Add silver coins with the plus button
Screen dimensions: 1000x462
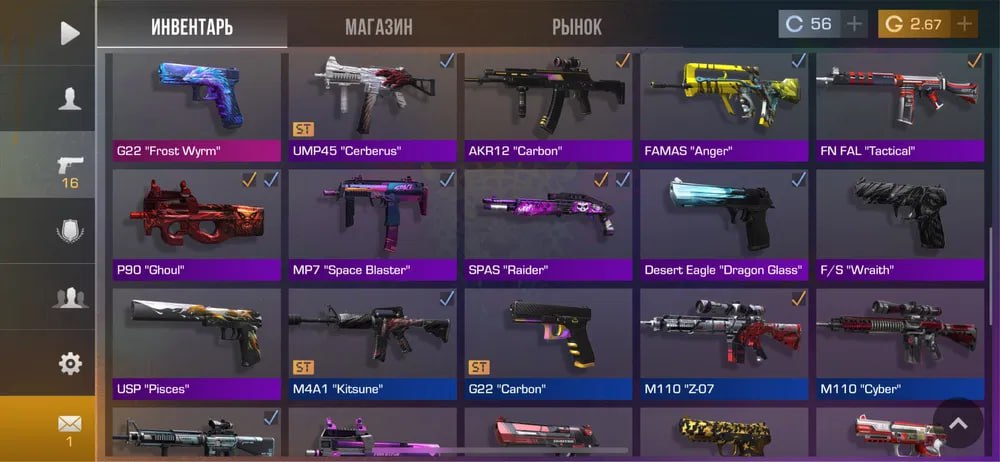pos(854,24)
